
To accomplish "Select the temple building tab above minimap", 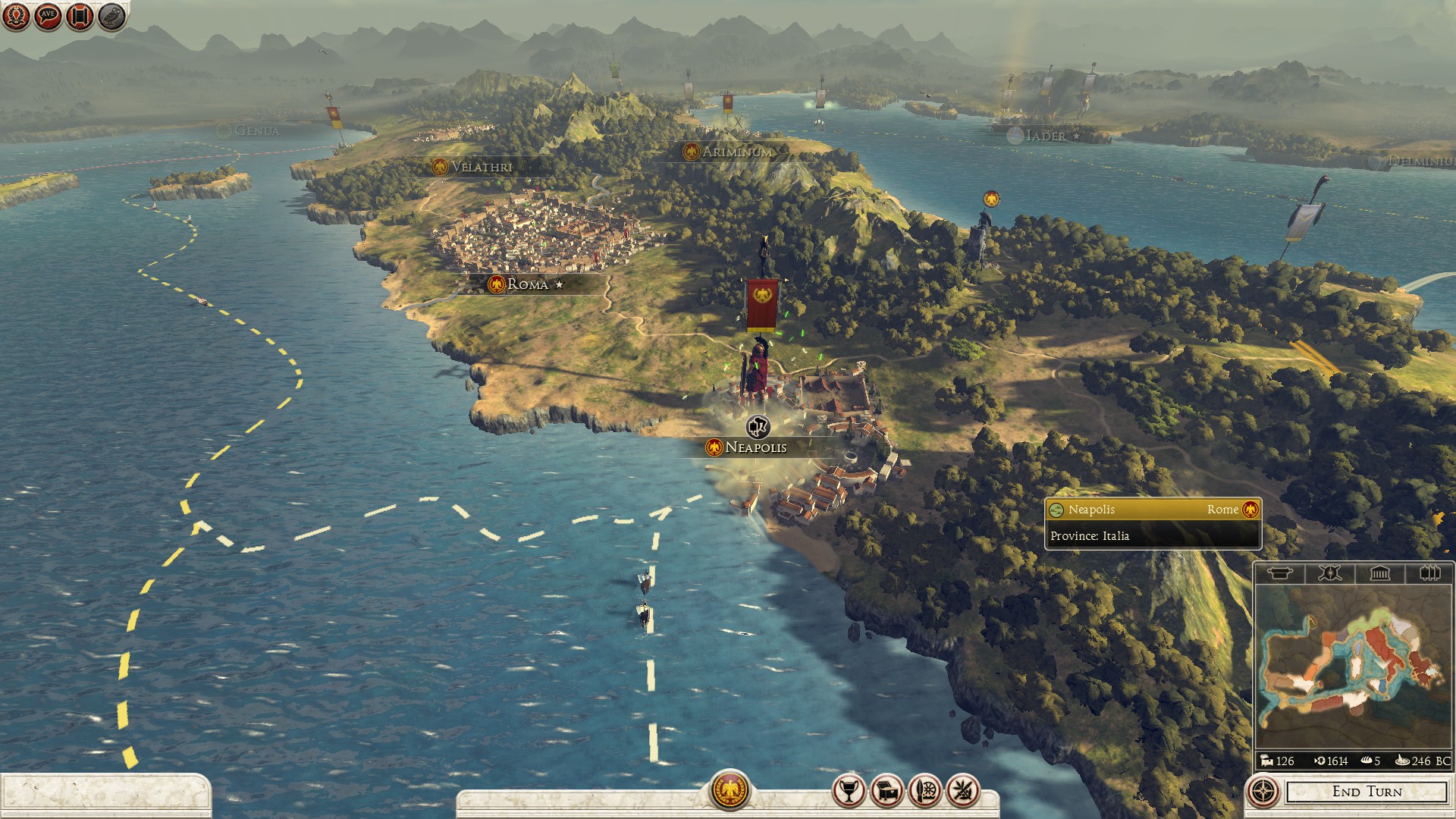I will coord(1379,573).
